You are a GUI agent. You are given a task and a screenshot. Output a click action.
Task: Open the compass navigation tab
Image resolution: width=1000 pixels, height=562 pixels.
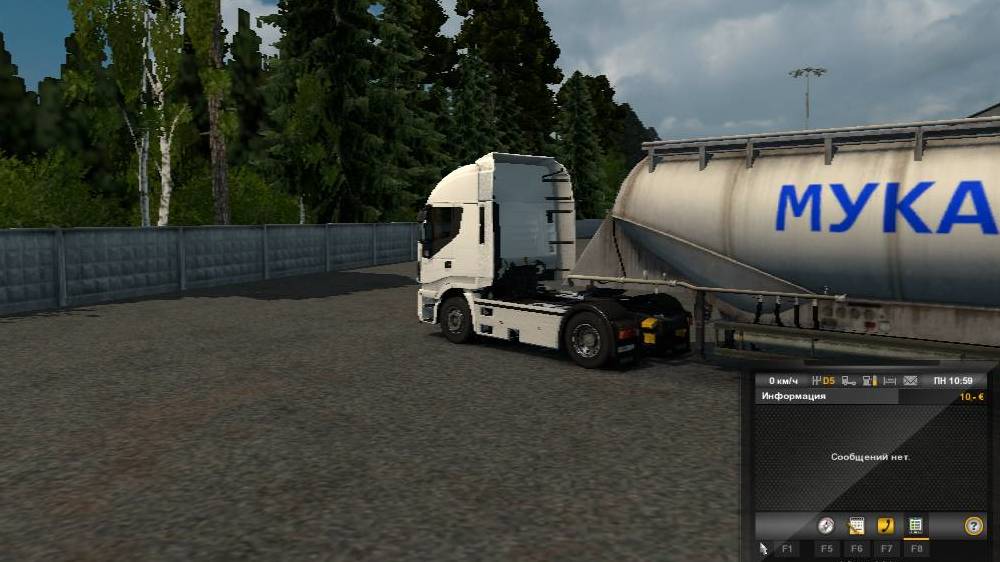[826, 526]
